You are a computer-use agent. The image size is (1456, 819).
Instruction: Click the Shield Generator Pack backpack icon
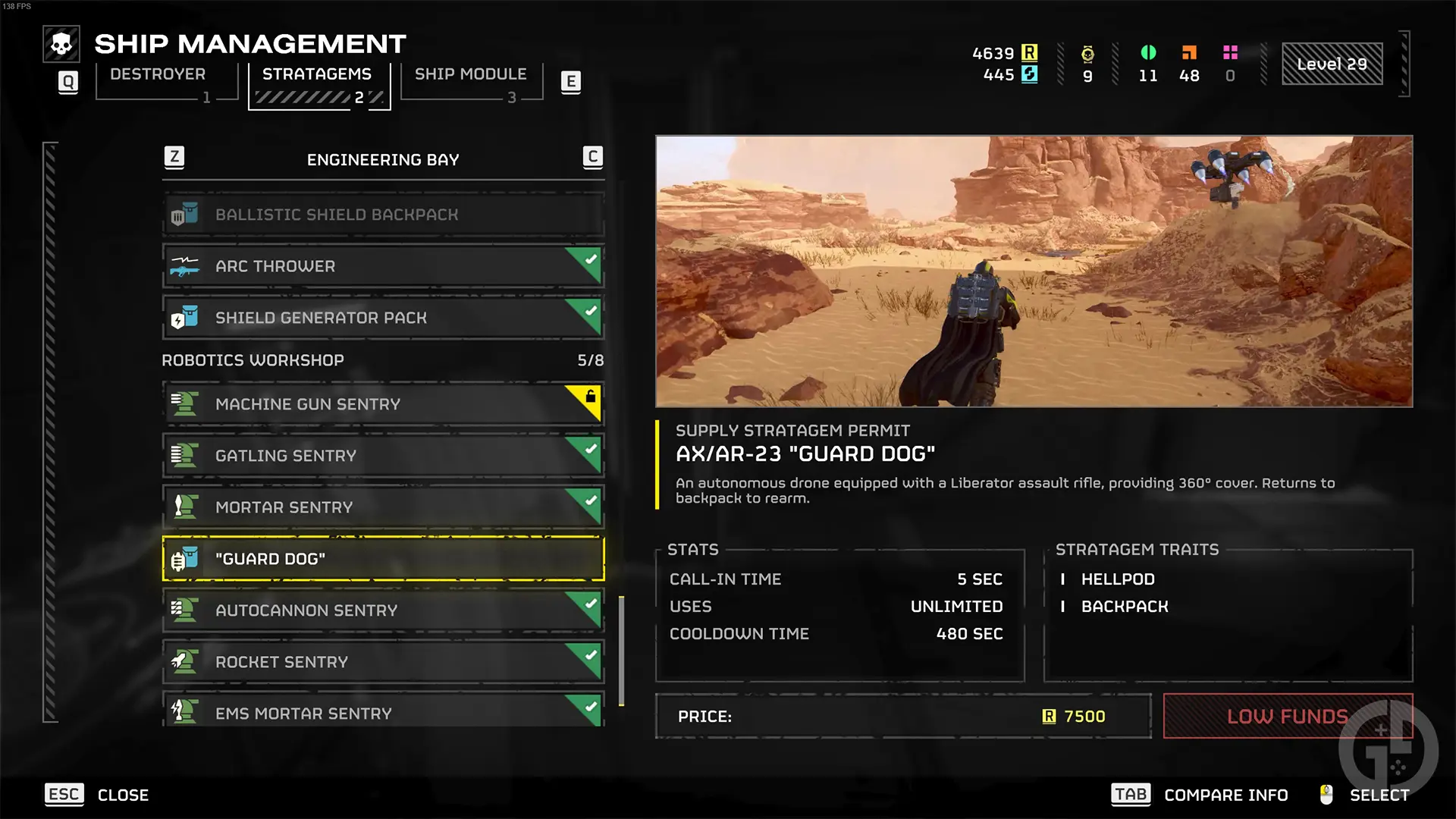(x=184, y=318)
